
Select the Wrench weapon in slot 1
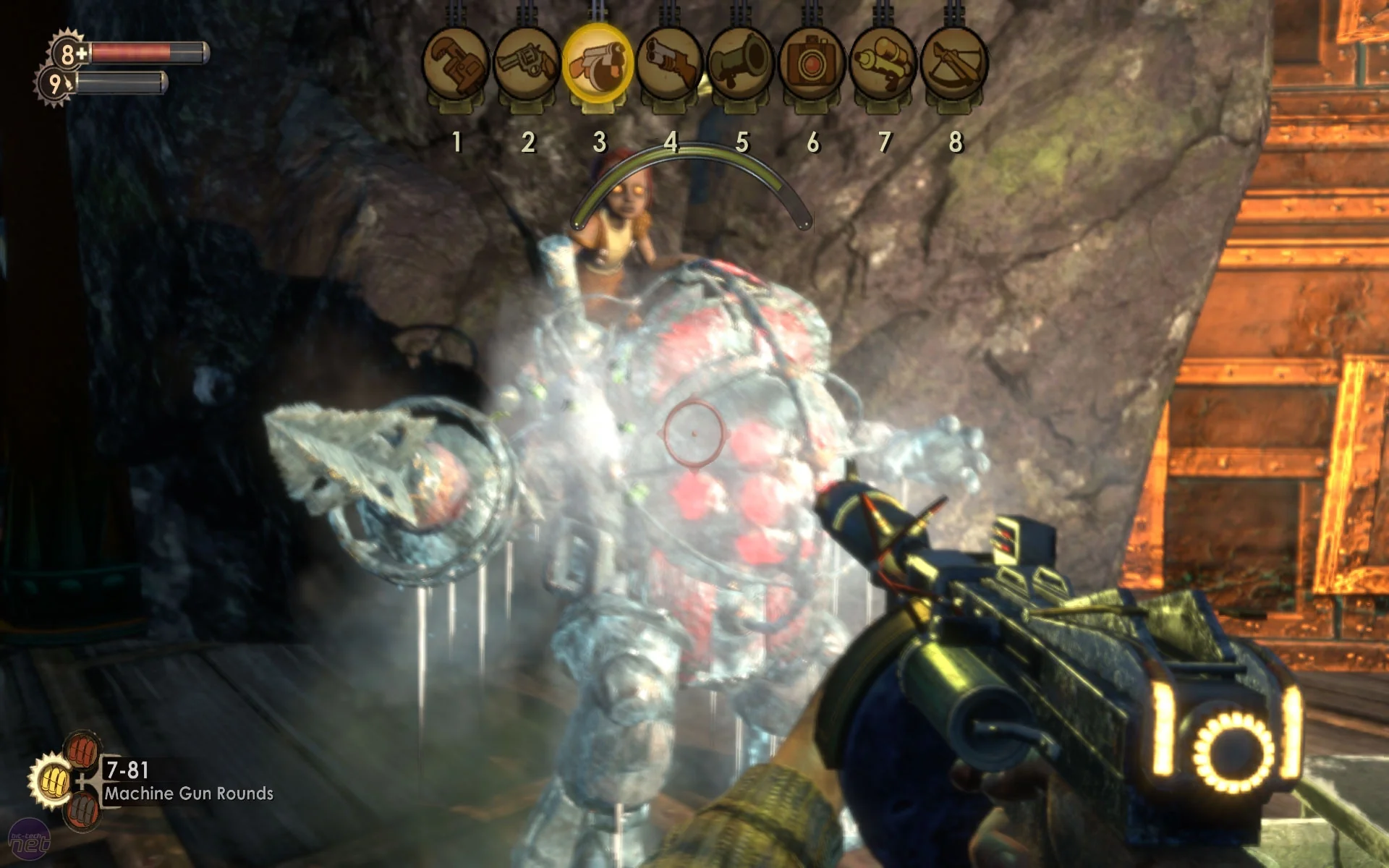click(458, 61)
